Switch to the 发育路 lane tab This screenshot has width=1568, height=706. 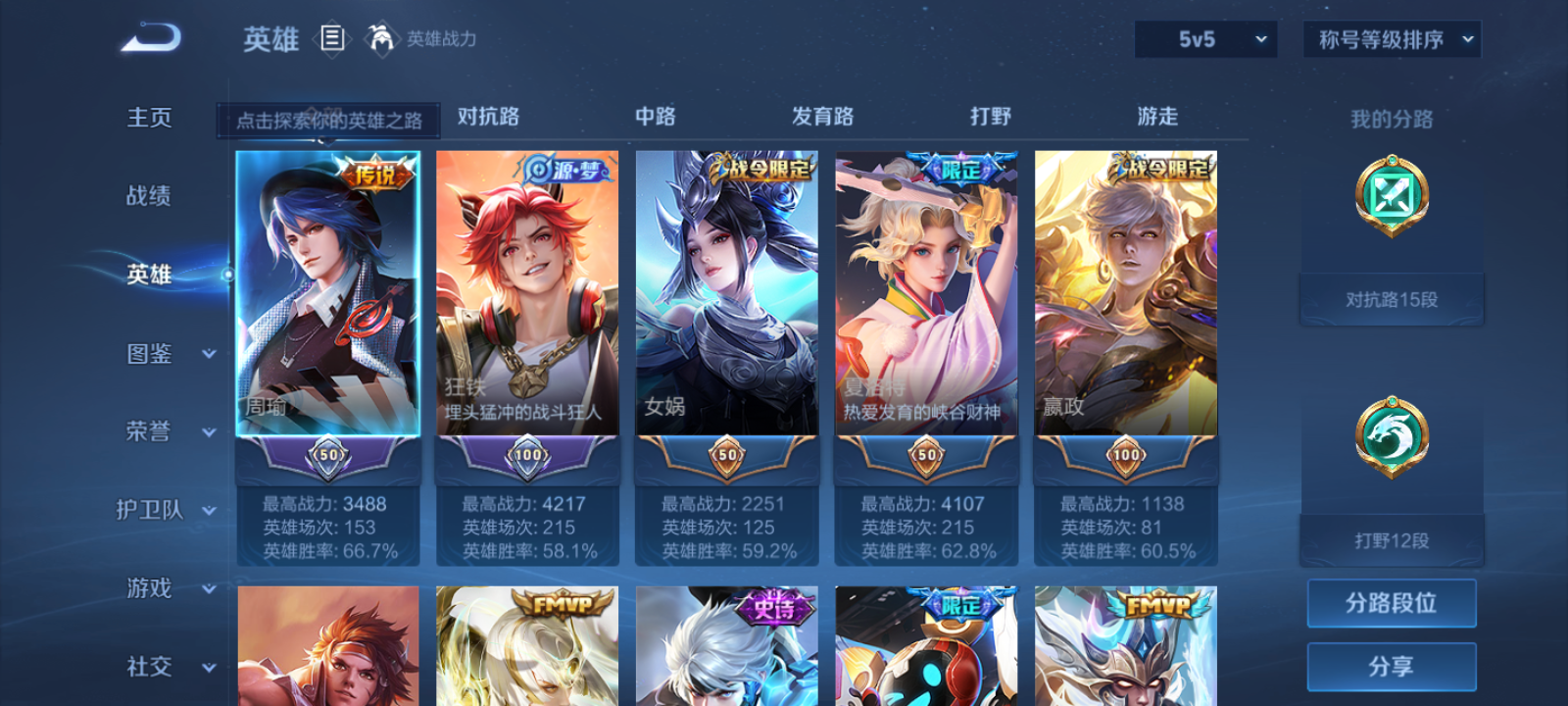821,116
